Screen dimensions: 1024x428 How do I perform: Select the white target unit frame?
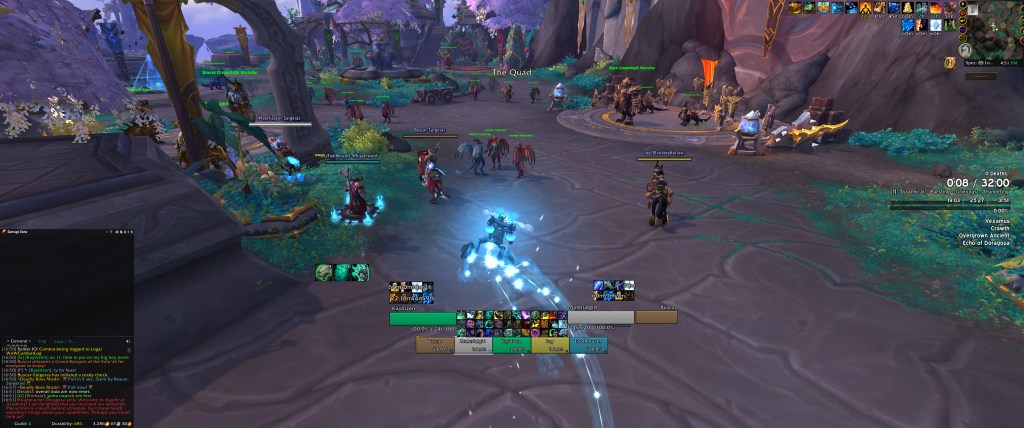600,318
